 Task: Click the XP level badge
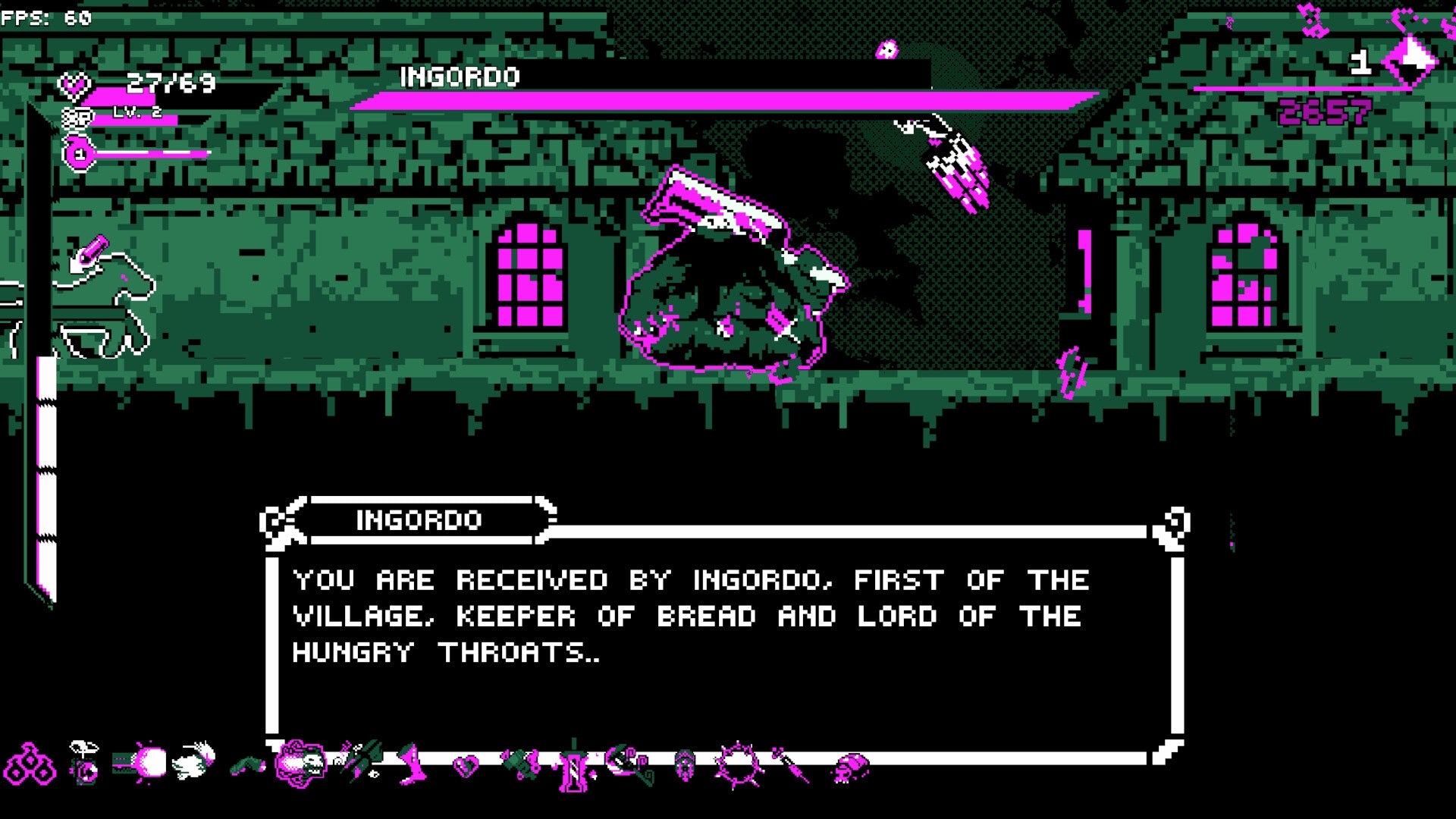point(76,119)
